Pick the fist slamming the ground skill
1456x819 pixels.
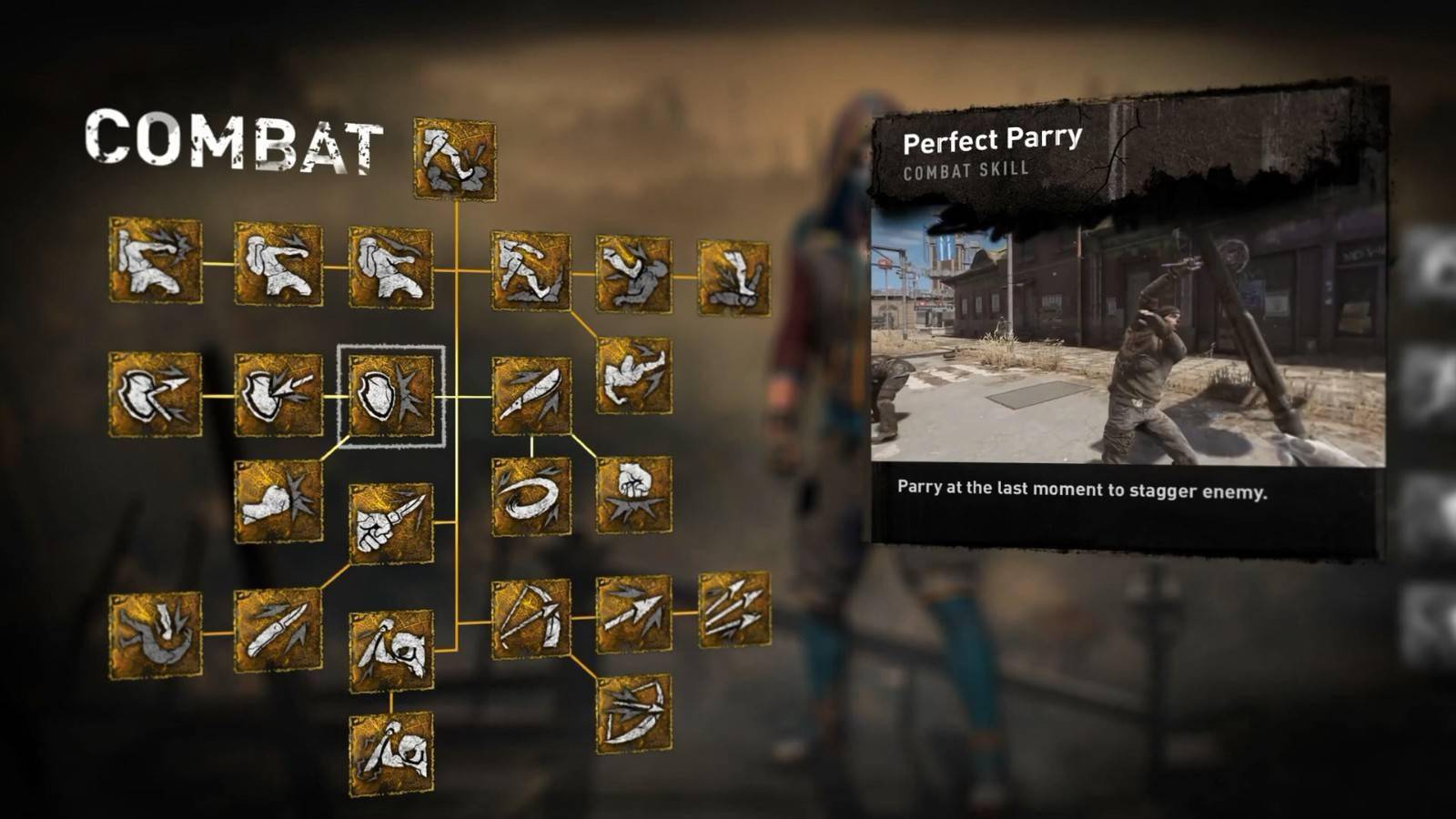(x=634, y=494)
